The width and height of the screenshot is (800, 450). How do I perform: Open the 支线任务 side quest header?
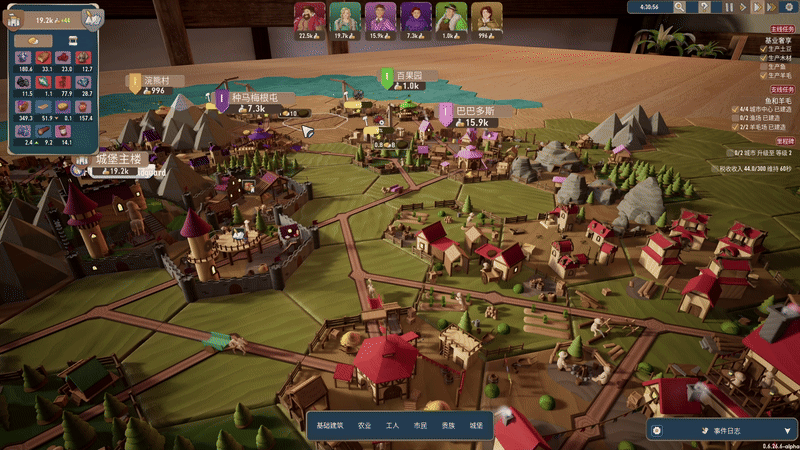[782, 90]
